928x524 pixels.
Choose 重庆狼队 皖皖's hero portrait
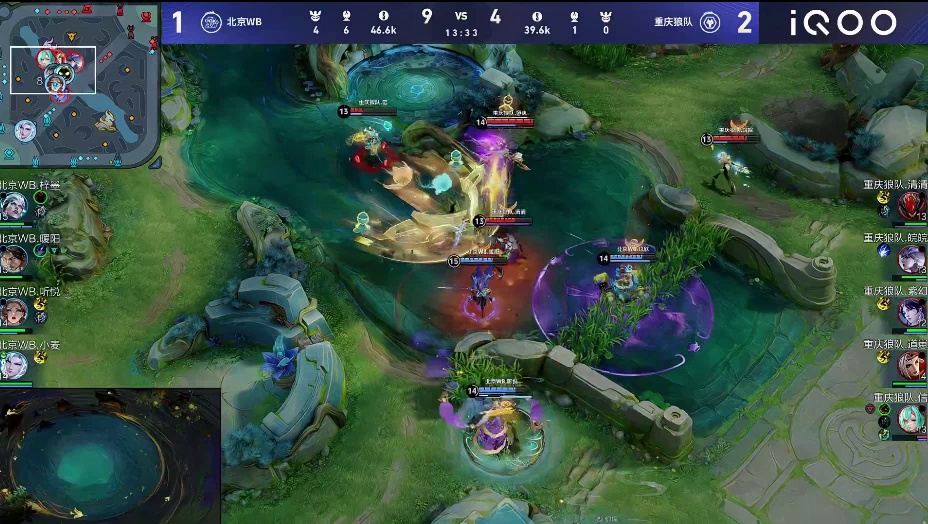pyautogui.click(x=911, y=259)
